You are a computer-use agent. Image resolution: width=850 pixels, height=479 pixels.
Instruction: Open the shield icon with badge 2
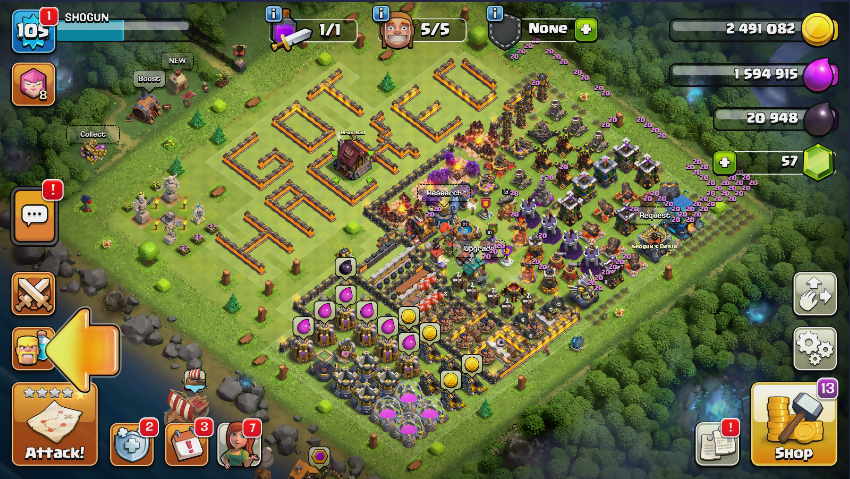(x=132, y=444)
